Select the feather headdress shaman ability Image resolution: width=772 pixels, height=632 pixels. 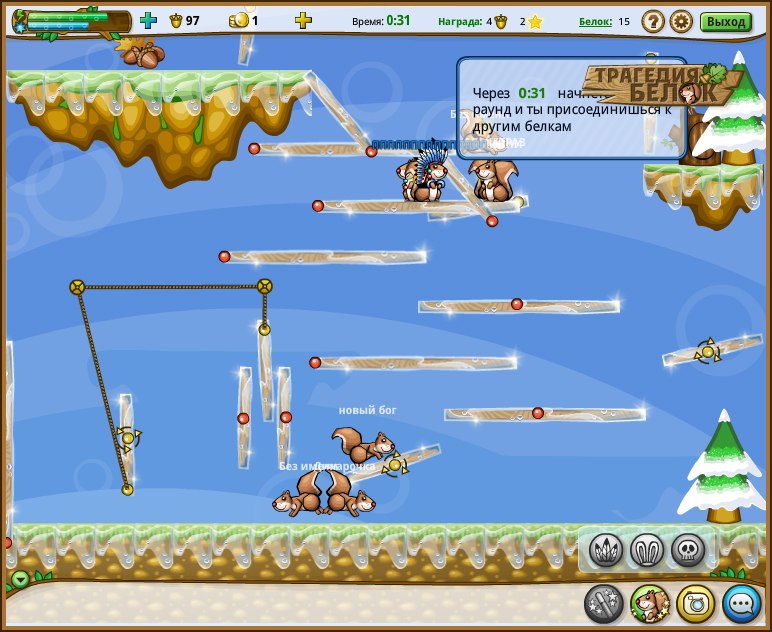coord(607,549)
